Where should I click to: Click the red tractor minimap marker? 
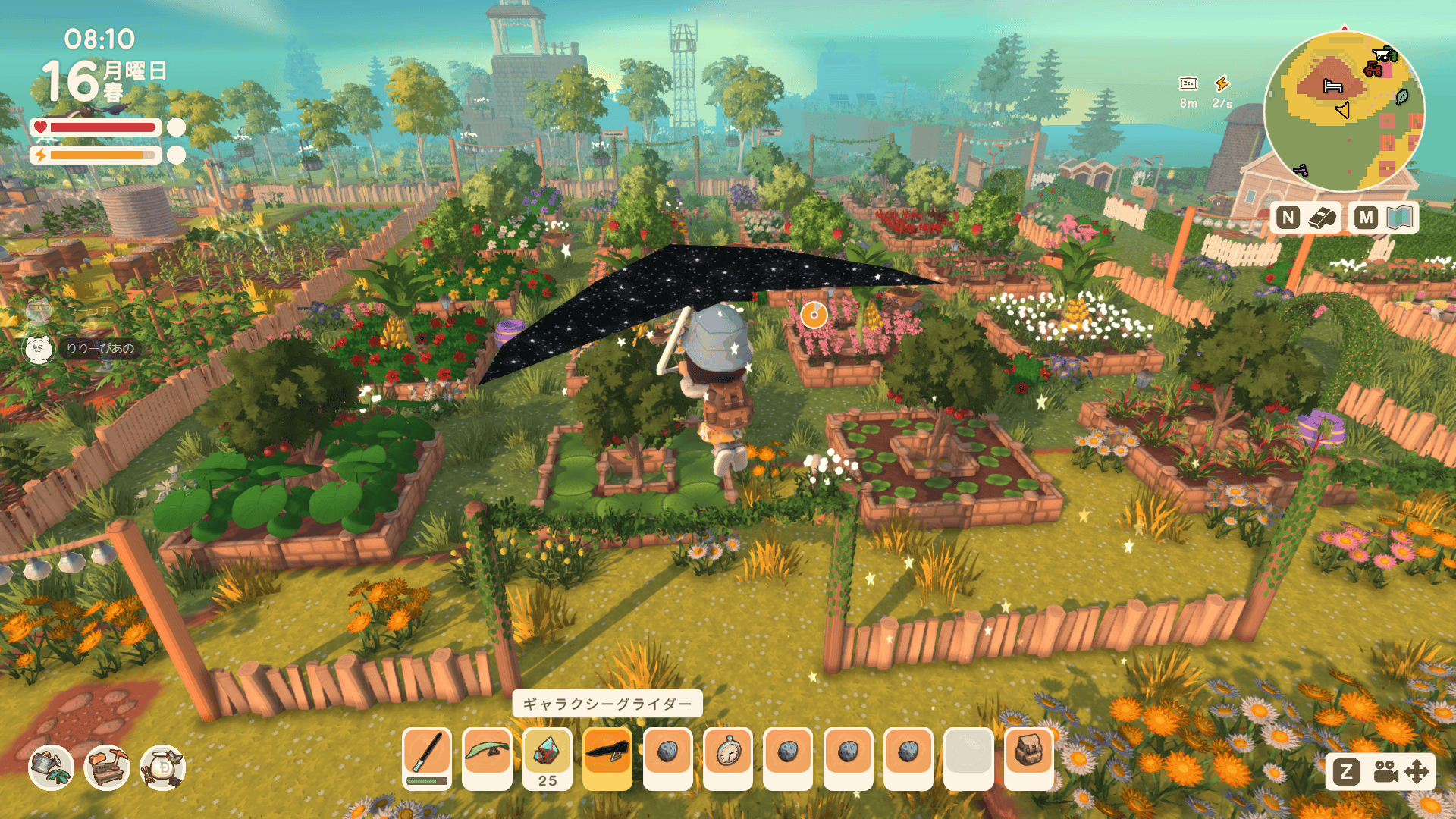tap(1373, 71)
